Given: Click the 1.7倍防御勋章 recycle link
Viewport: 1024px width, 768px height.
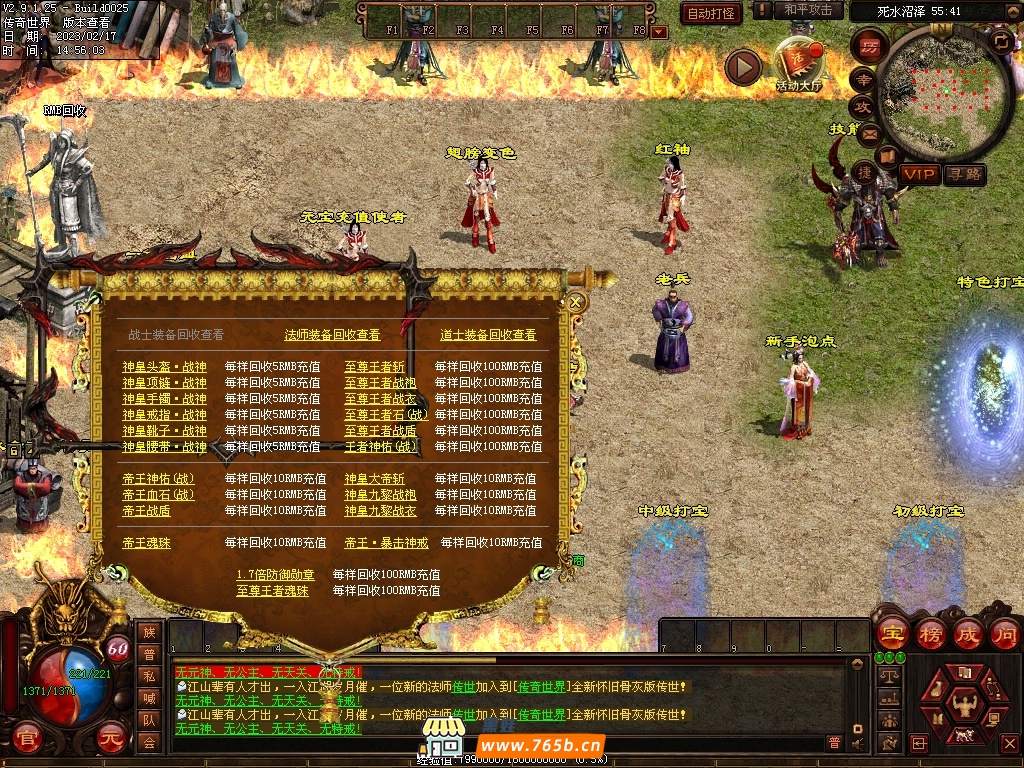Looking at the screenshot, I should click(275, 575).
